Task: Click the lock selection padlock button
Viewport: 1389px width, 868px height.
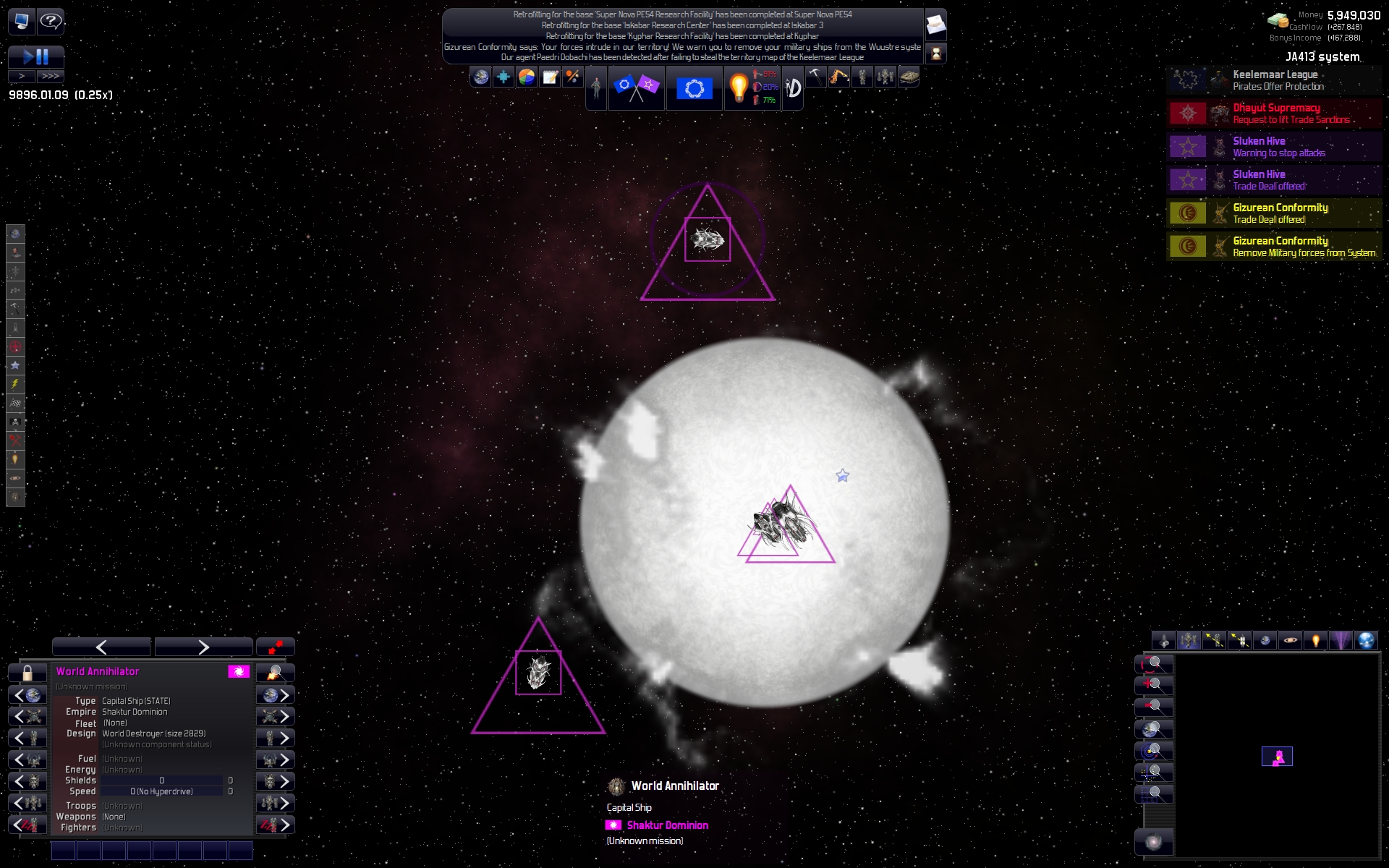Action: (x=27, y=673)
